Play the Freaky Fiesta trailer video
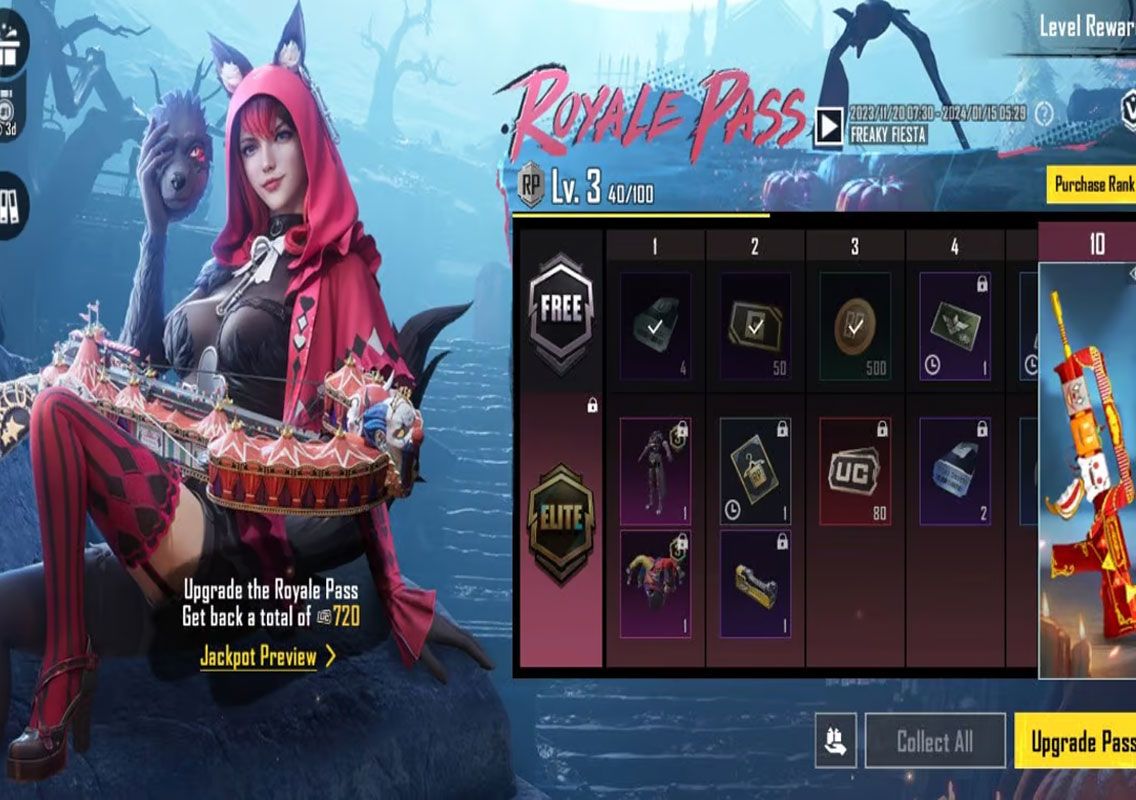 [828, 125]
